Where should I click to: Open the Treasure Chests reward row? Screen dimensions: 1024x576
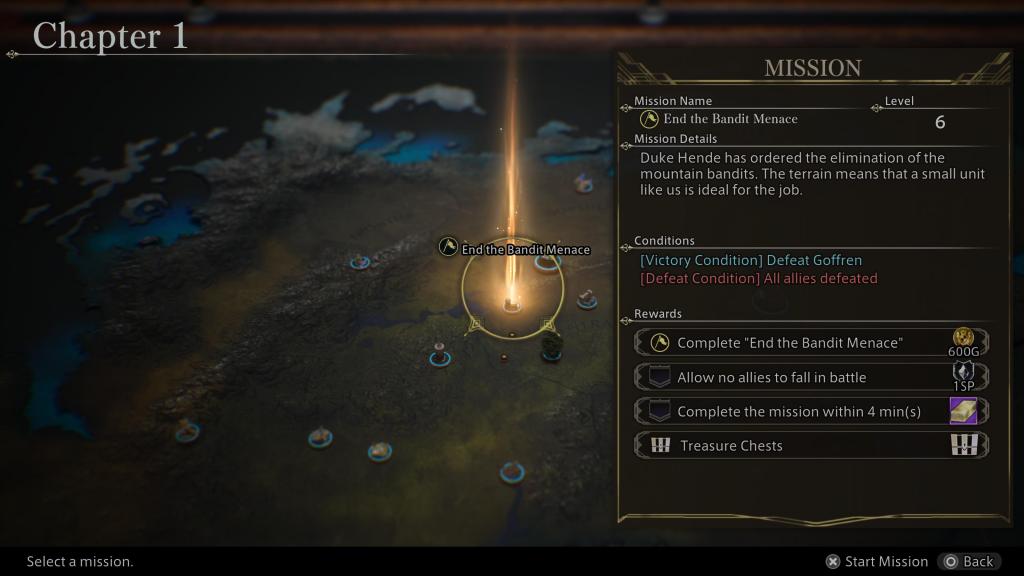[x=811, y=445]
